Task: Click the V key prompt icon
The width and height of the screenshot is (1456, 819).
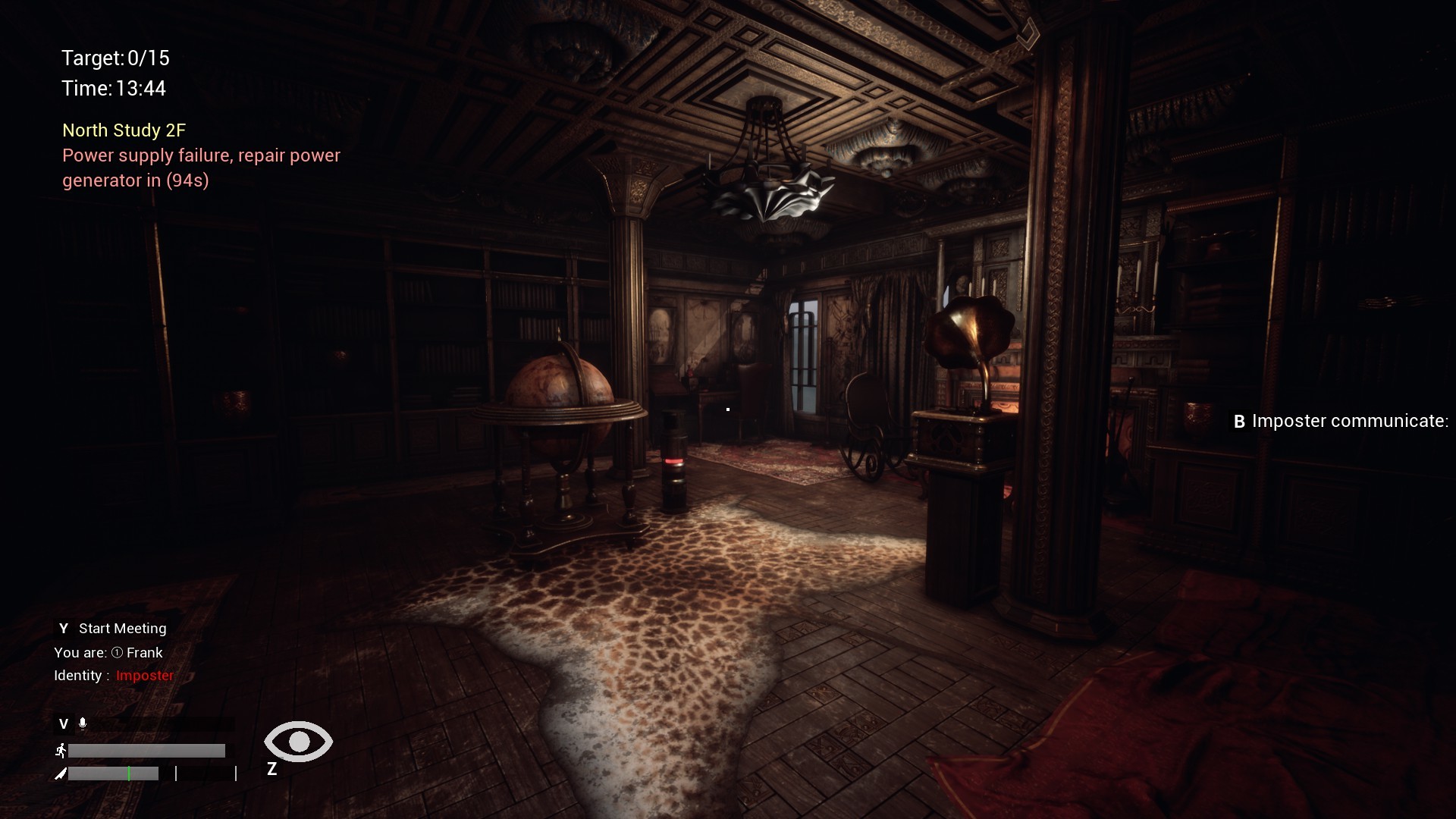Action: pyautogui.click(x=64, y=723)
